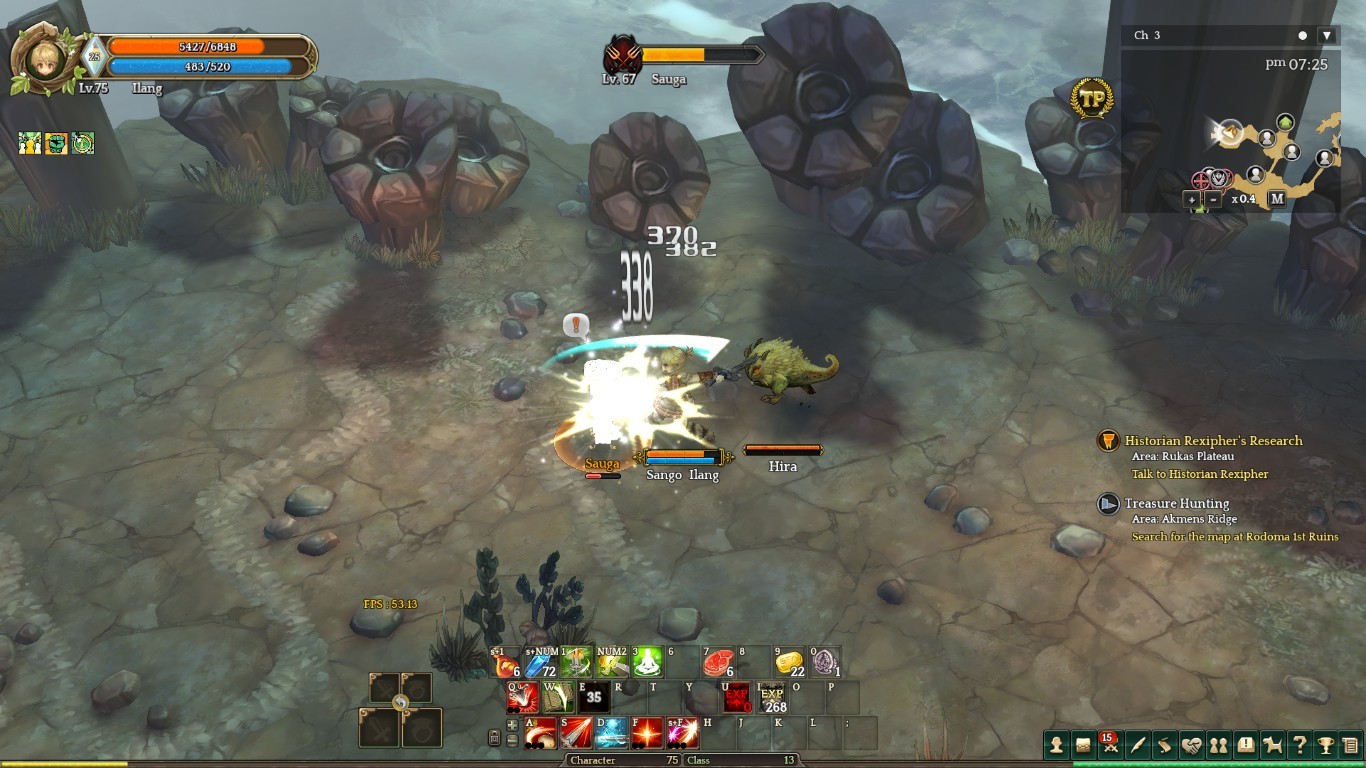This screenshot has width=1366, height=768.
Task: Activate the green meditation skill in slot 3
Action: click(x=647, y=662)
